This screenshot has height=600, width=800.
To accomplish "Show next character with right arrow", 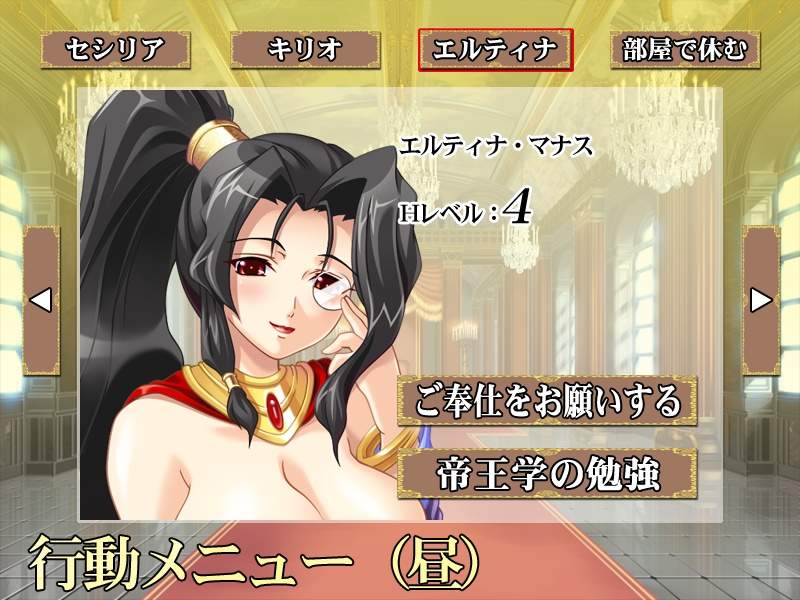I will pyautogui.click(x=761, y=299).
